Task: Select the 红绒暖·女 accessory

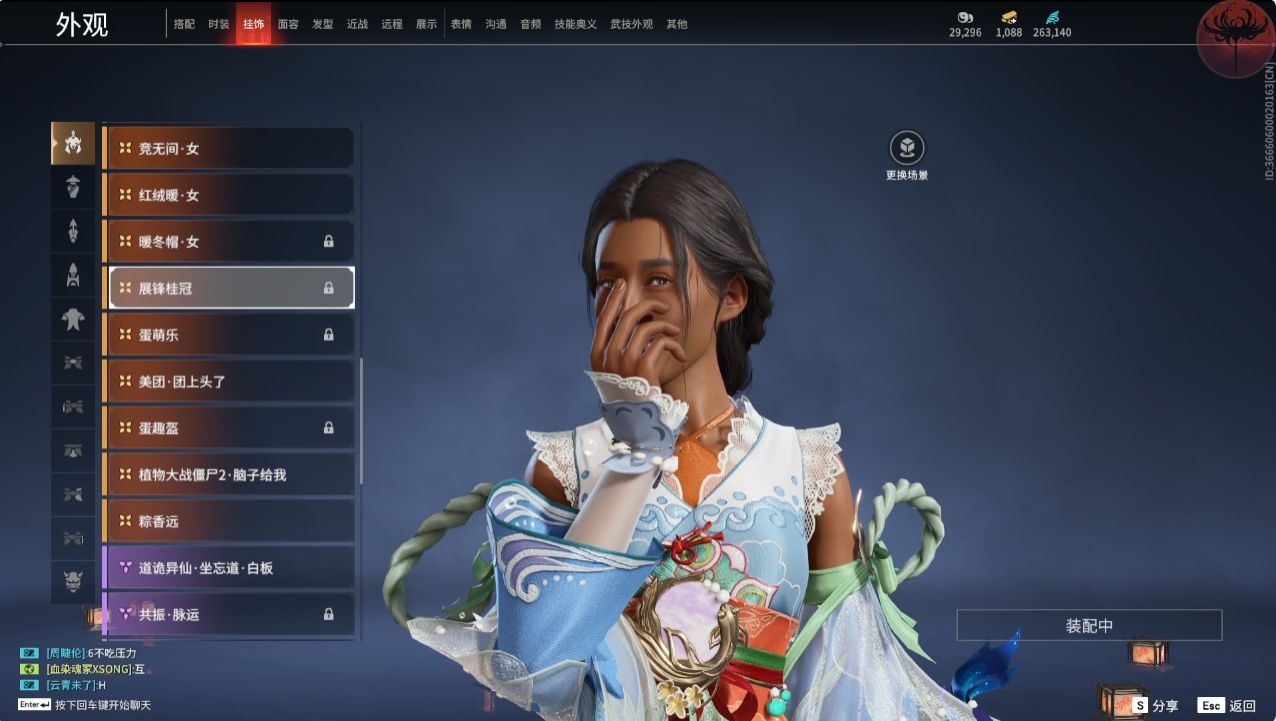Action: [229, 195]
